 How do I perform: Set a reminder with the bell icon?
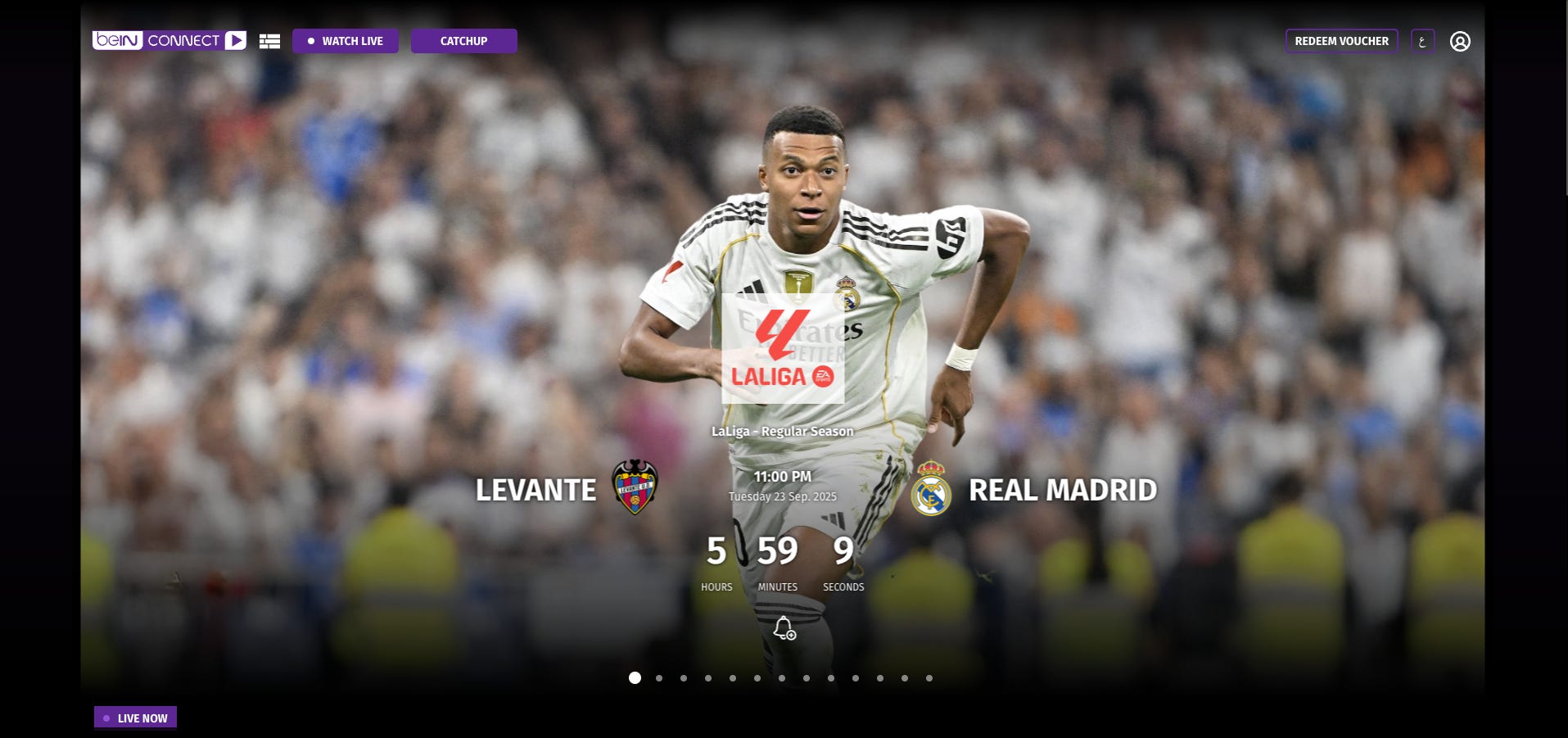(784, 629)
